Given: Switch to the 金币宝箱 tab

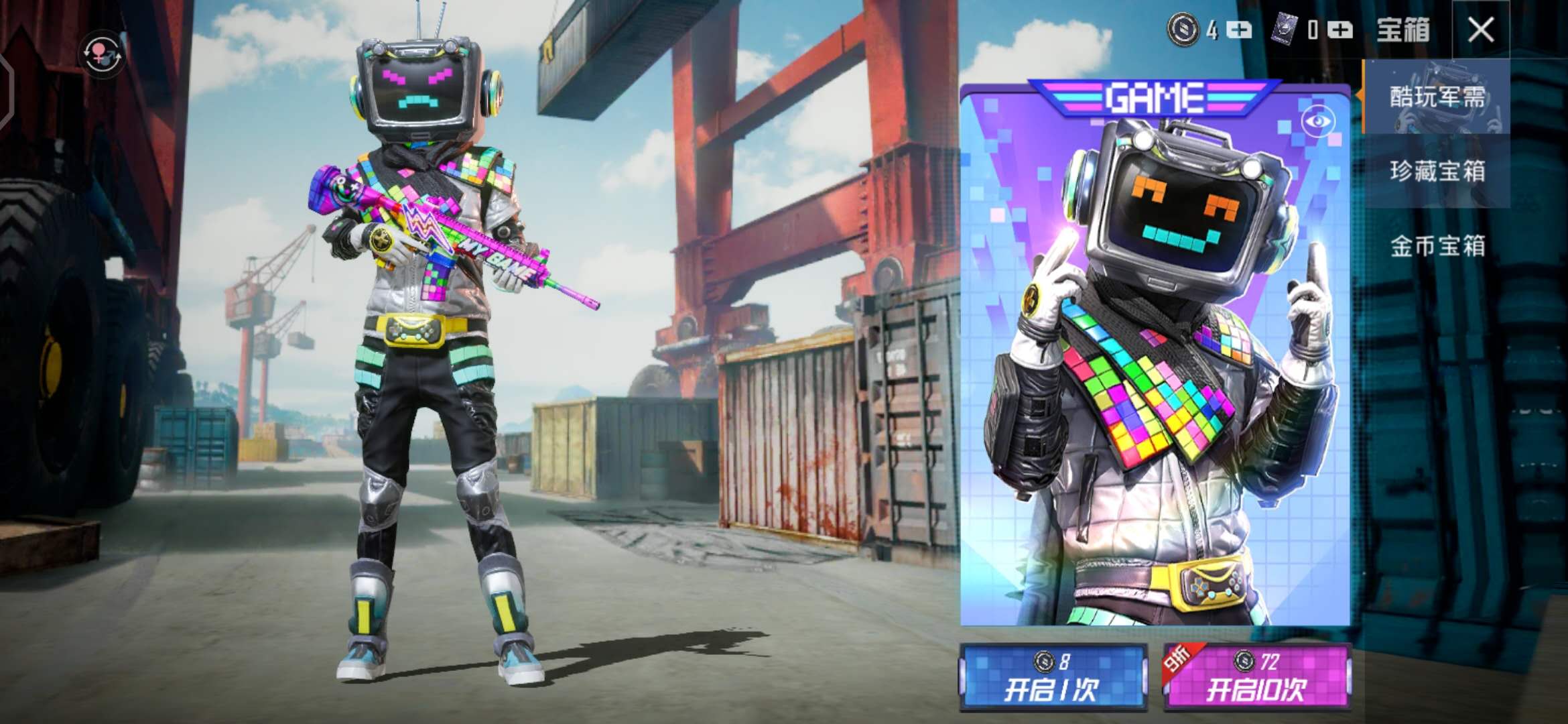Looking at the screenshot, I should [1437, 246].
